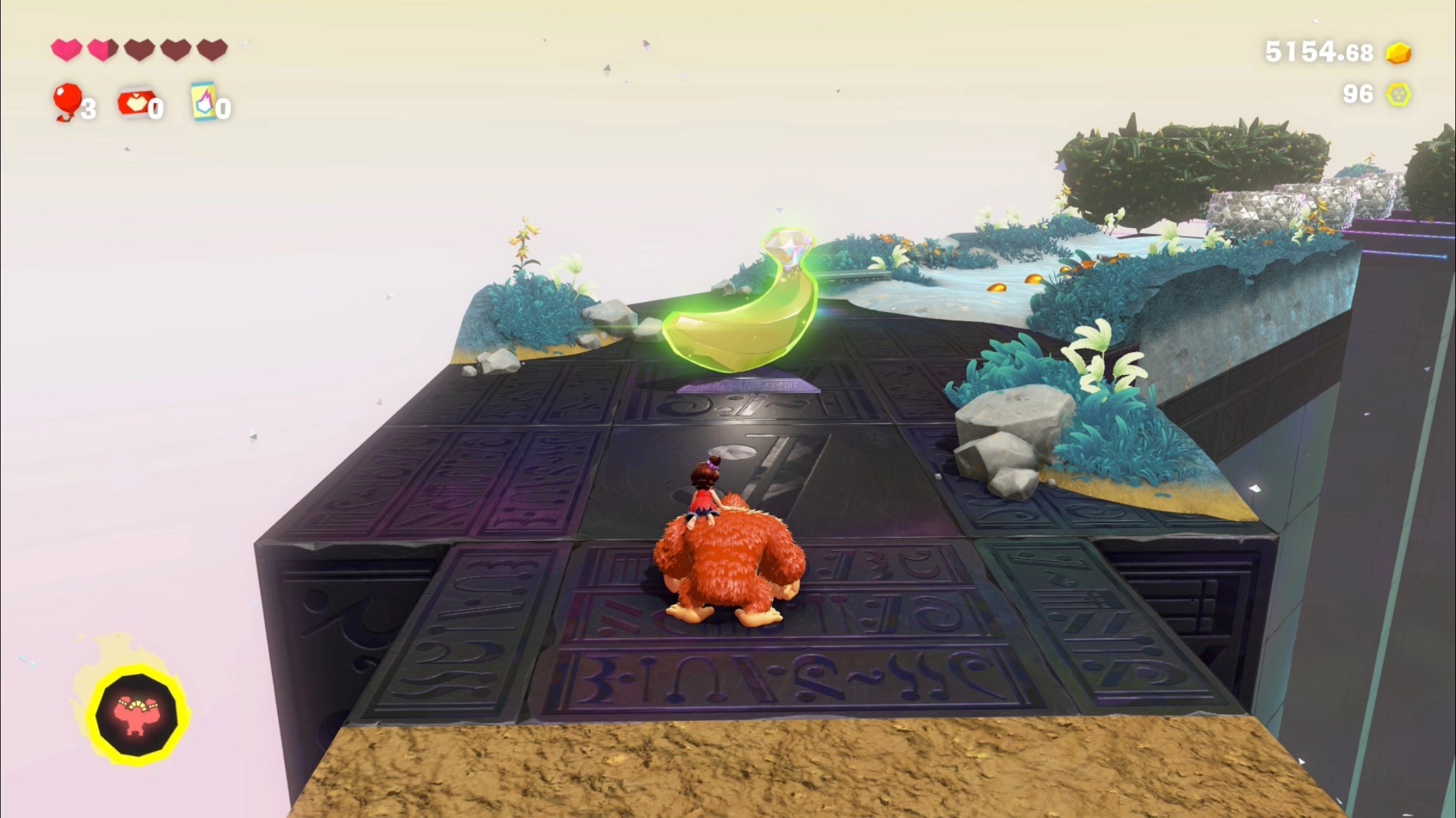This screenshot has width=1456, height=818.
Task: Select the red balloon item icon
Action: click(x=67, y=101)
